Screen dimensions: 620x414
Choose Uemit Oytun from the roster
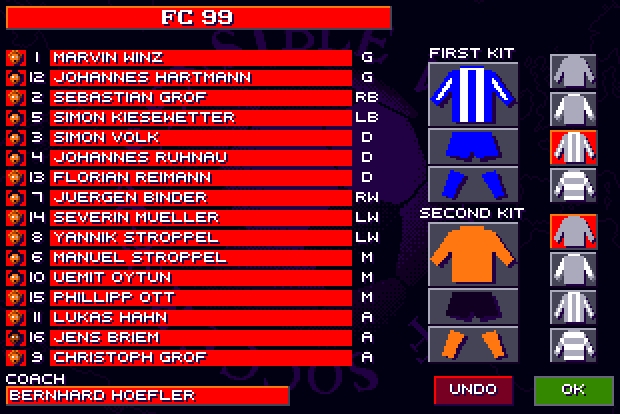(200, 277)
